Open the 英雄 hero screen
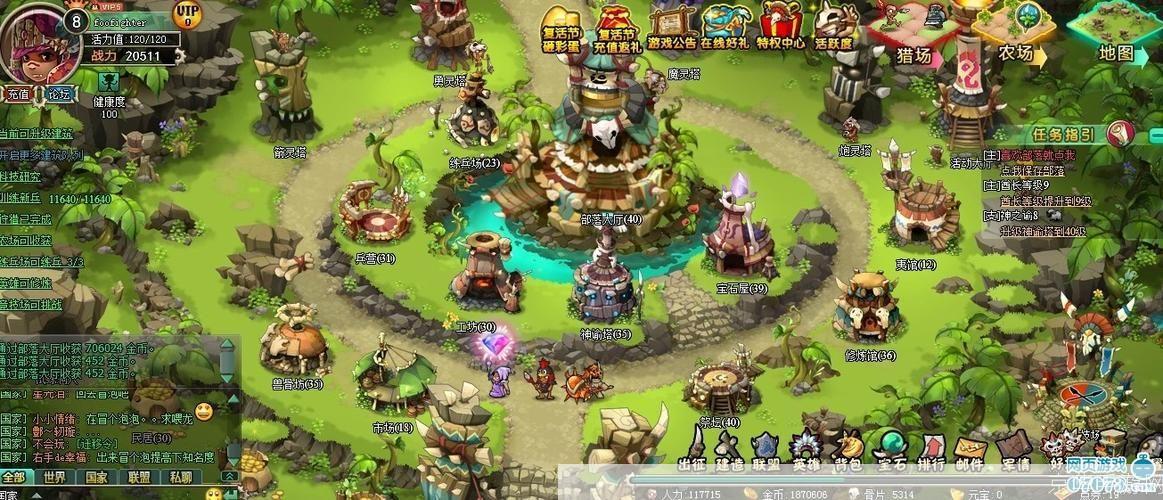Viewport: 1163px width, 500px height. click(806, 449)
